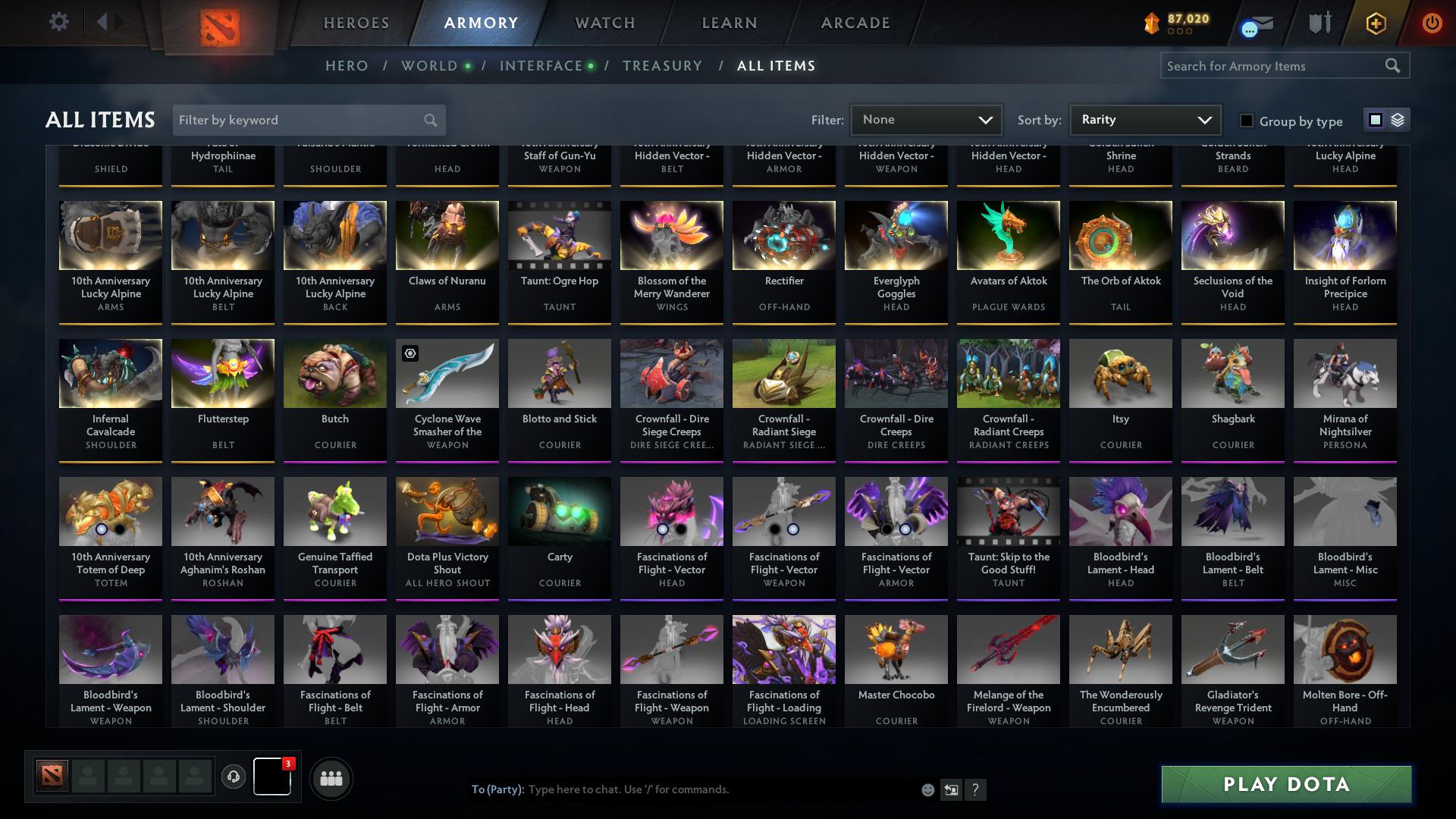This screenshot has height=819, width=1456.
Task: Open the Filter dropdown set to None
Action: [925, 120]
